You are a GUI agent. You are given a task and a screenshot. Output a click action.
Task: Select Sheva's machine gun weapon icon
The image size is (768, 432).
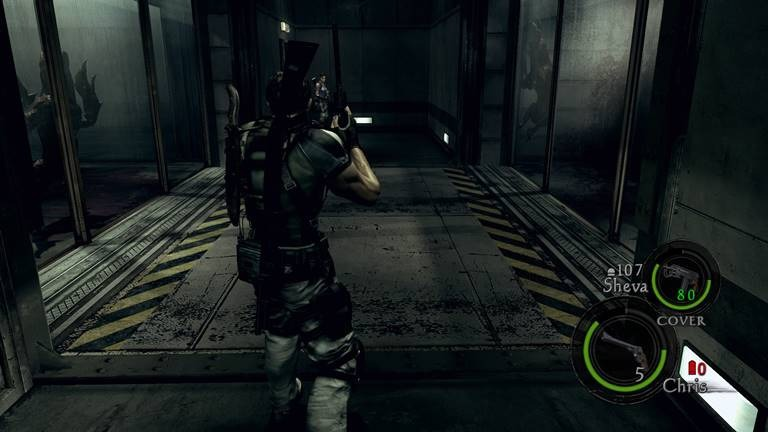click(x=679, y=273)
